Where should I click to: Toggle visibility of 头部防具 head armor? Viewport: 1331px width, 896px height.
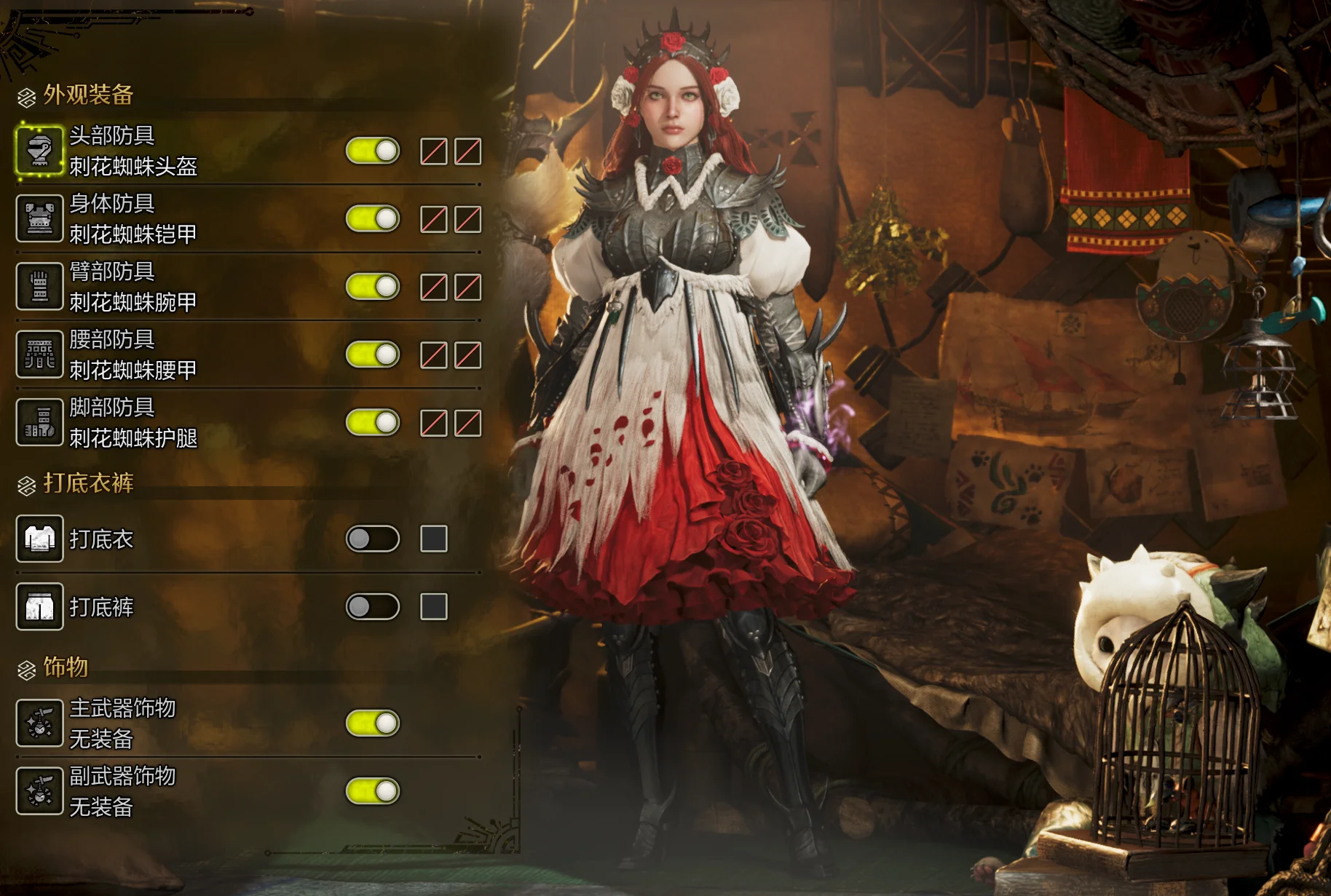[x=373, y=151]
